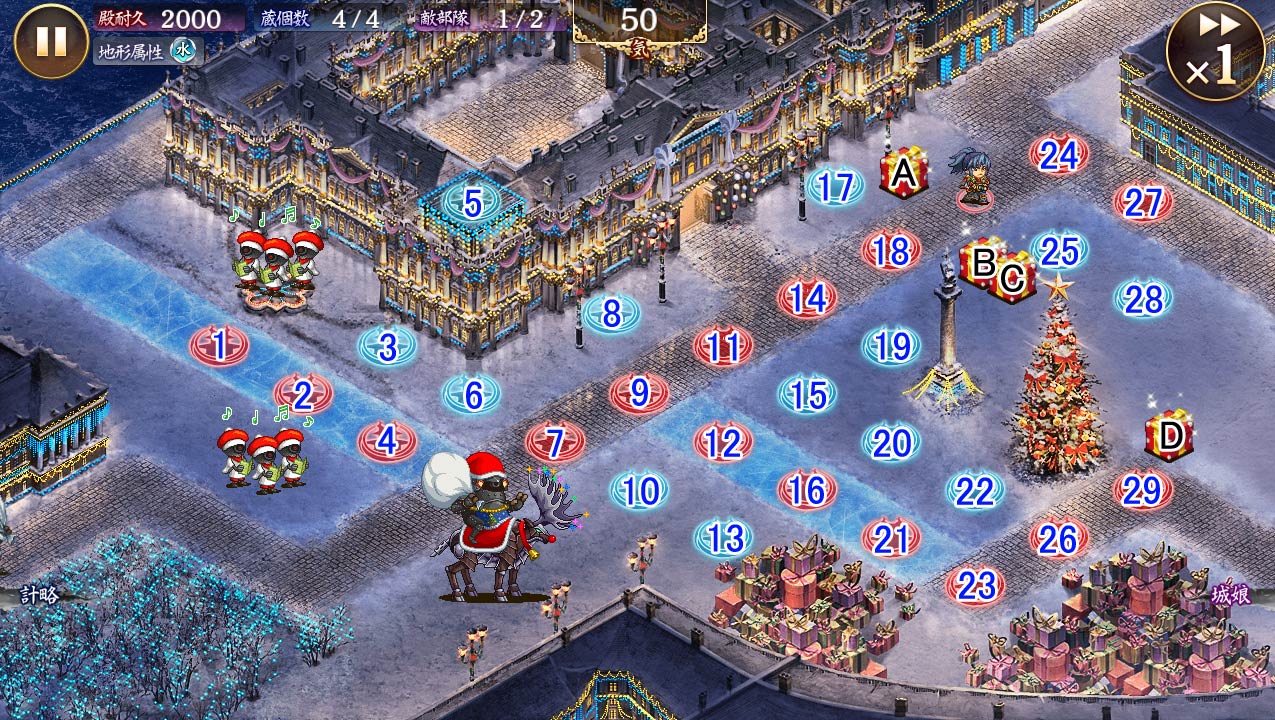Pick blue placement tile 3
Screen dimensions: 1275x720
tap(387, 347)
